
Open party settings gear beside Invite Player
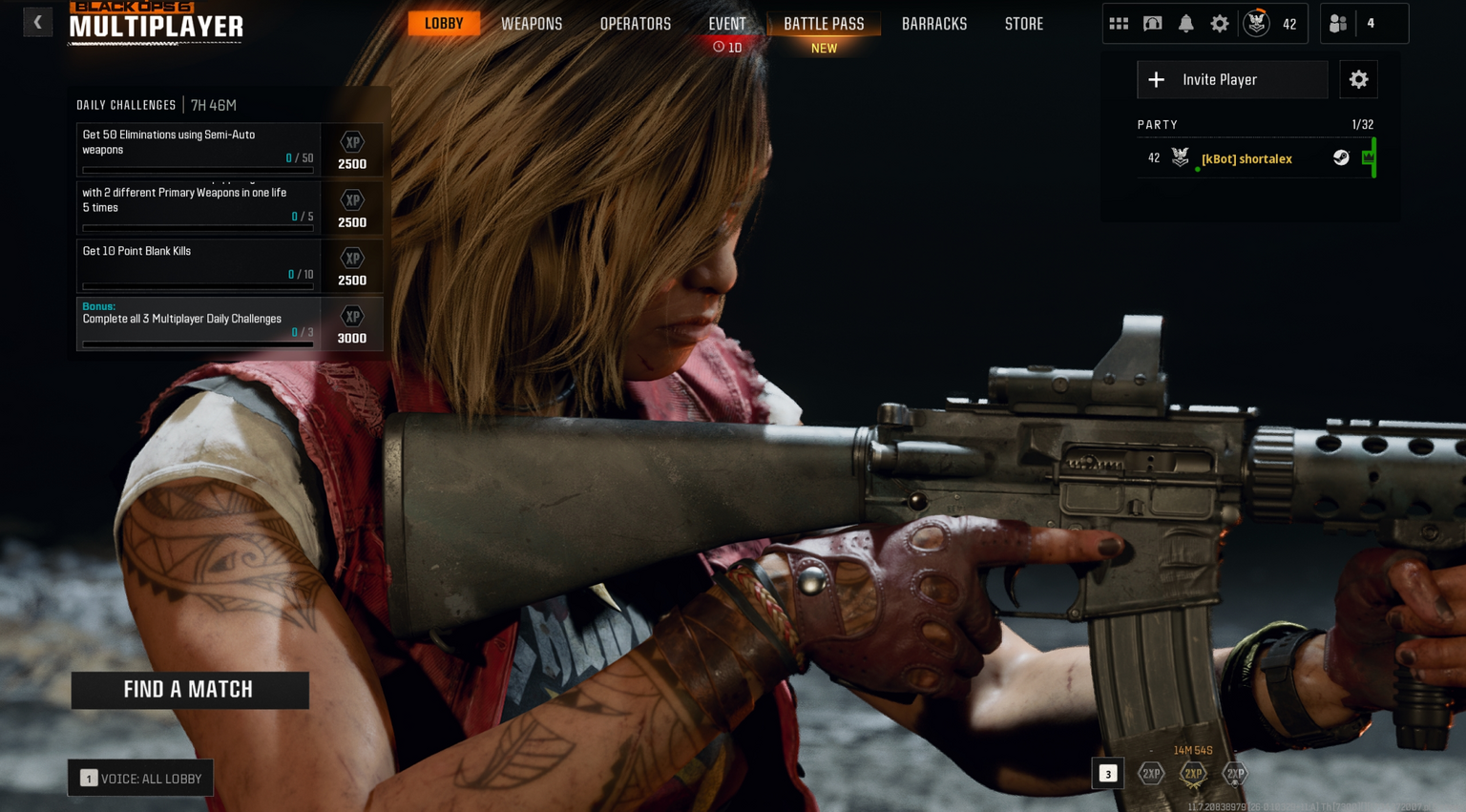[1358, 80]
